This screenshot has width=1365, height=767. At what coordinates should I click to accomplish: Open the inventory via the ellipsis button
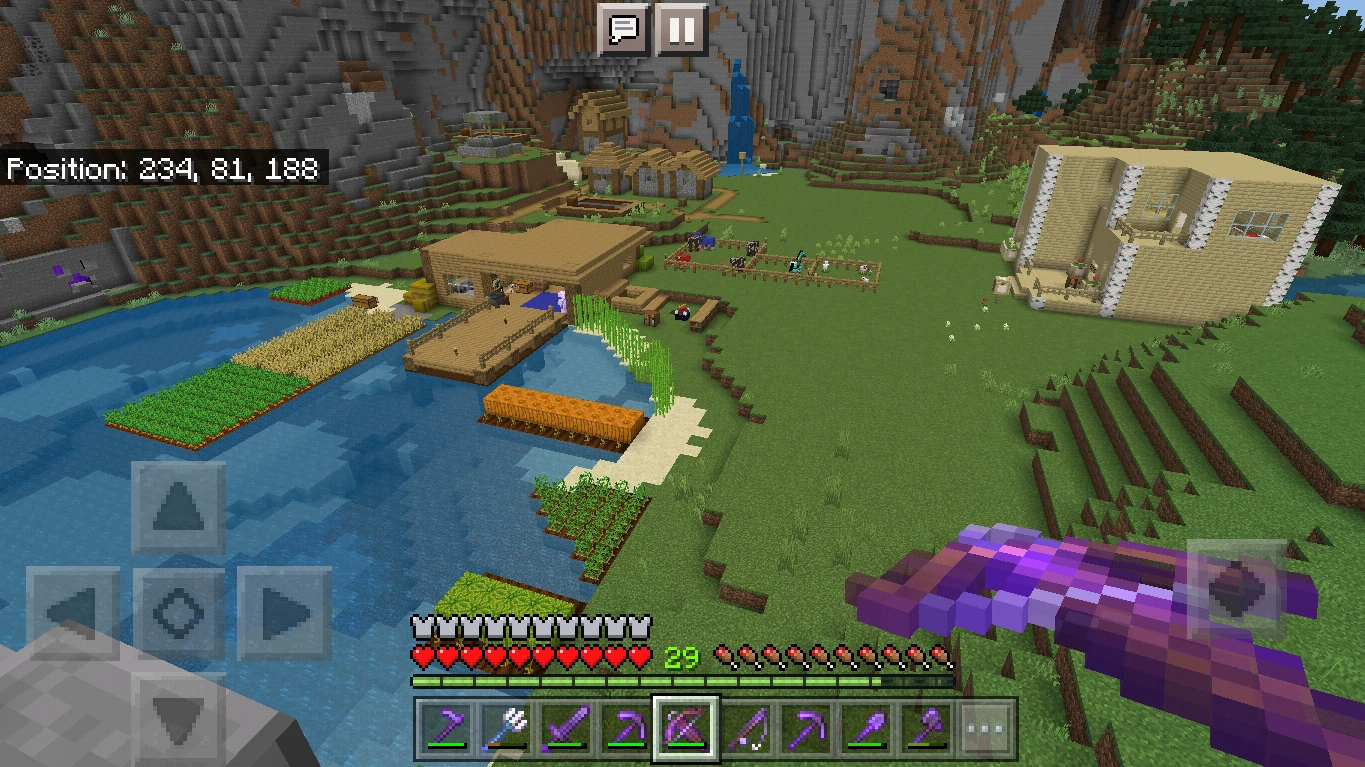985,729
